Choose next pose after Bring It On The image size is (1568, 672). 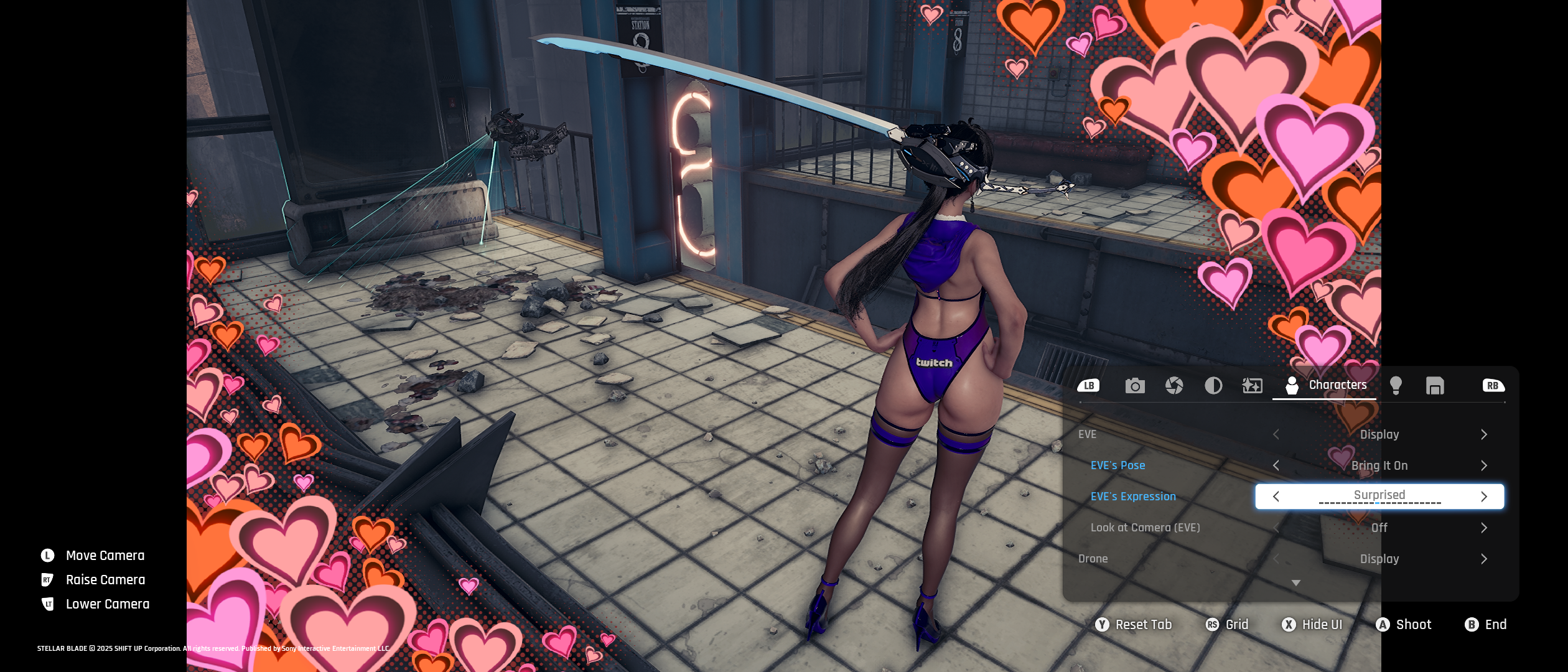coord(1484,465)
